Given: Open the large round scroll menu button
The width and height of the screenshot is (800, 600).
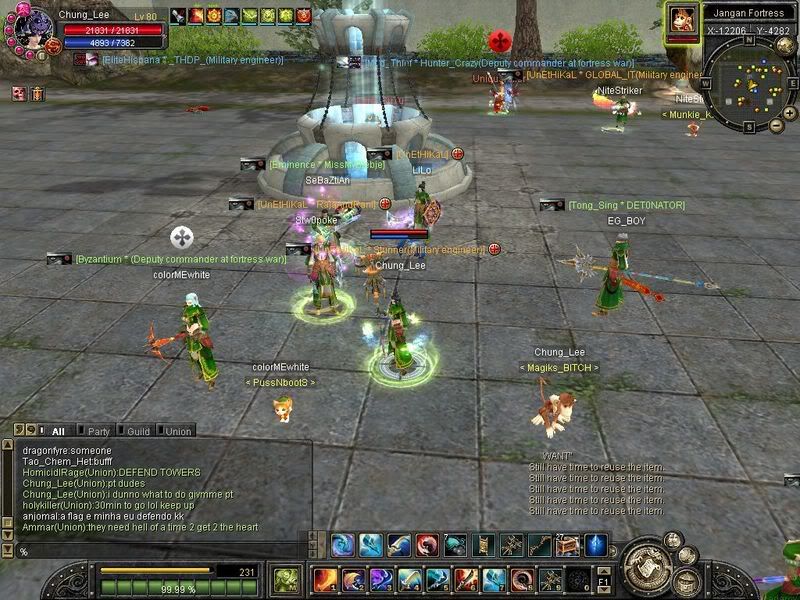Looking at the screenshot, I should click(648, 558).
